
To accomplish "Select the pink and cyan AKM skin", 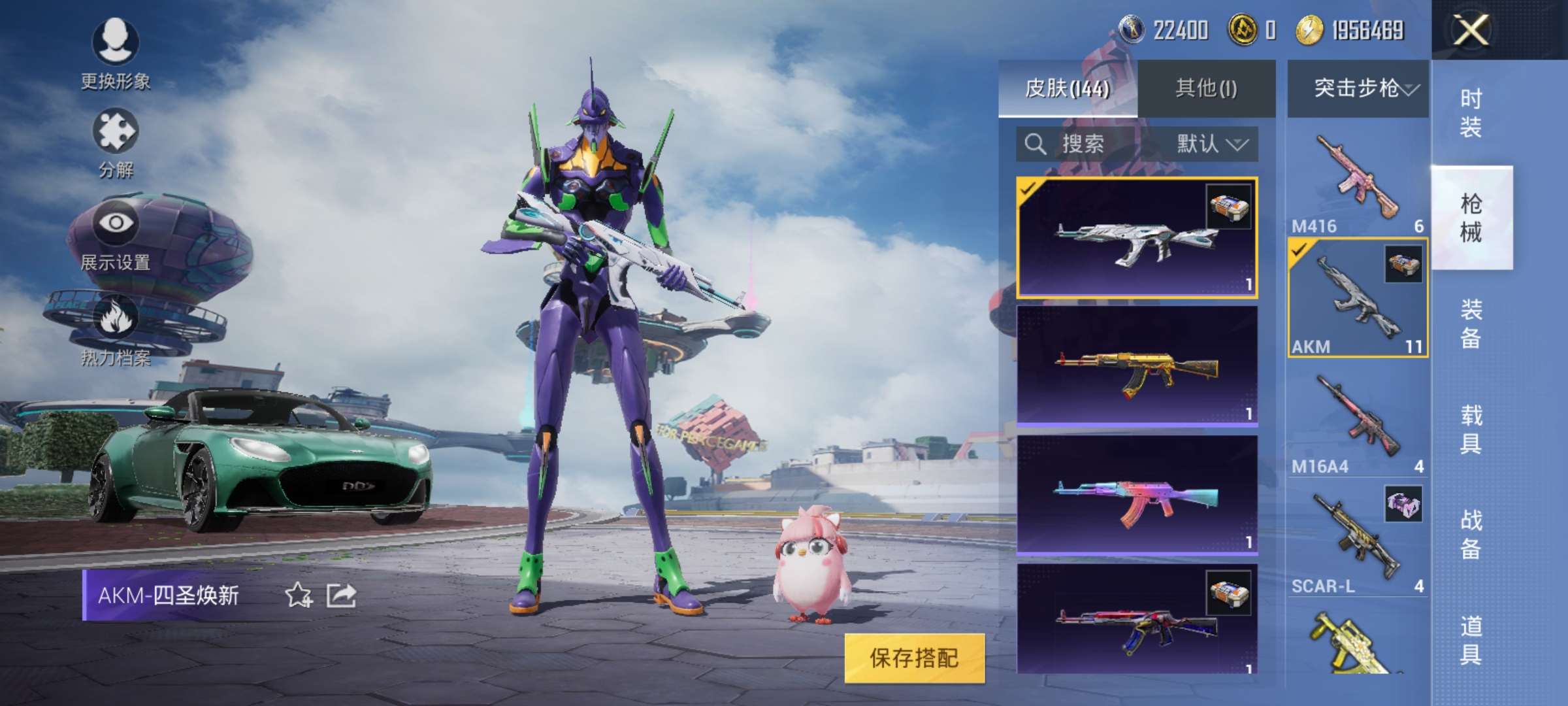I will coord(1137,495).
